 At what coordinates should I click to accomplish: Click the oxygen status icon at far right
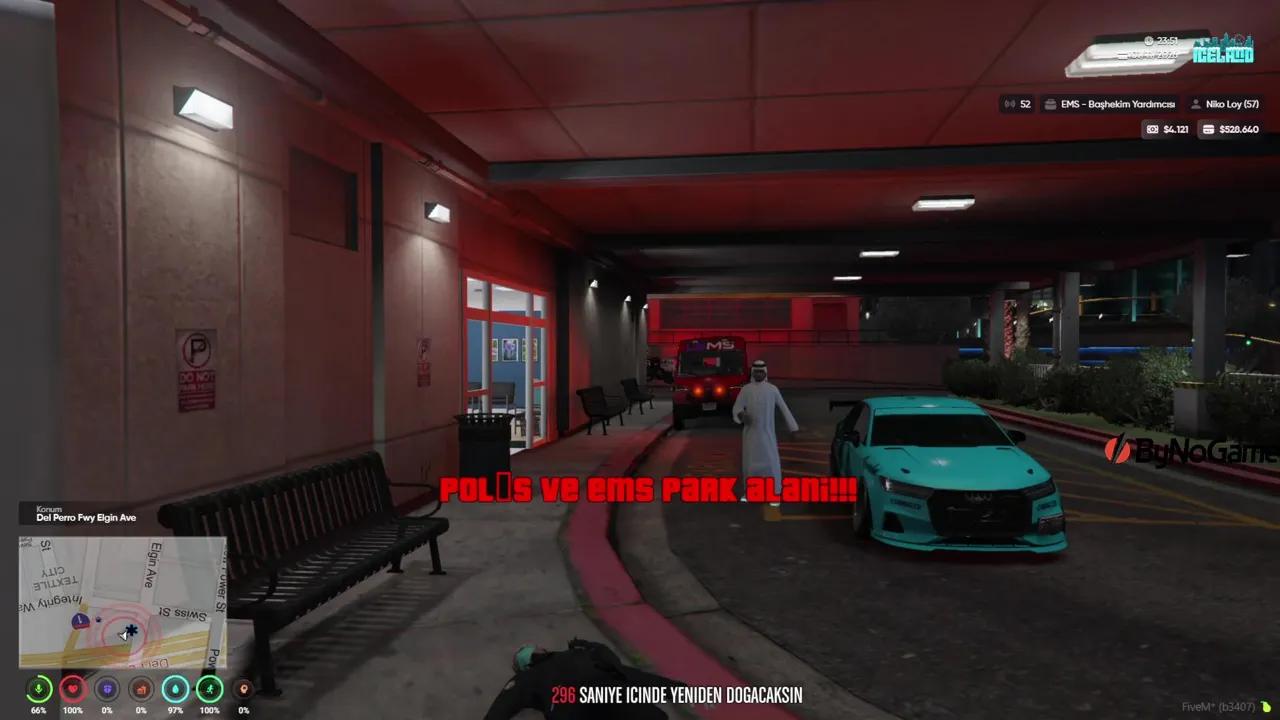[x=241, y=689]
